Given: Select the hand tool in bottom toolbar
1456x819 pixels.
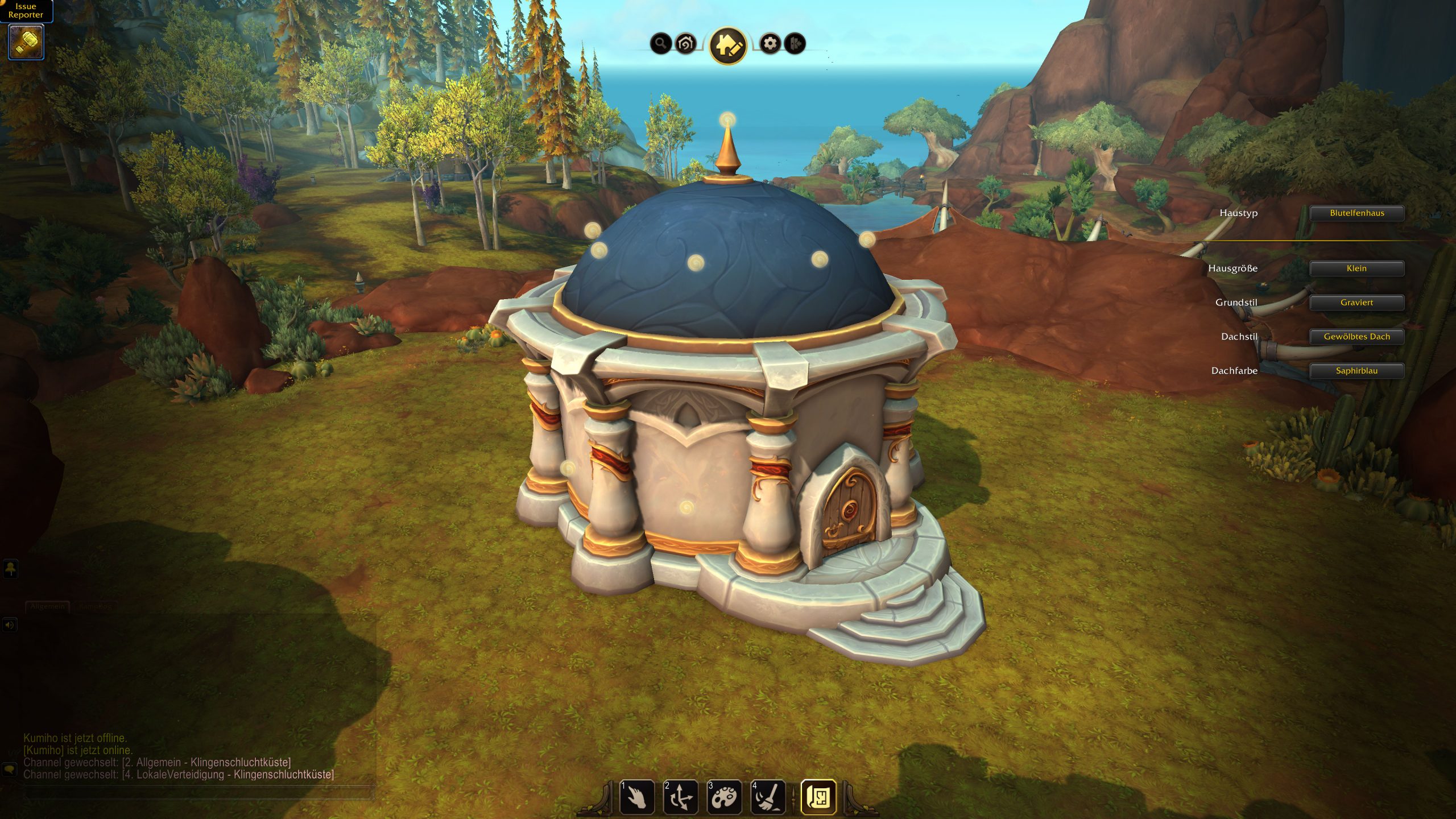Looking at the screenshot, I should coord(636,797).
